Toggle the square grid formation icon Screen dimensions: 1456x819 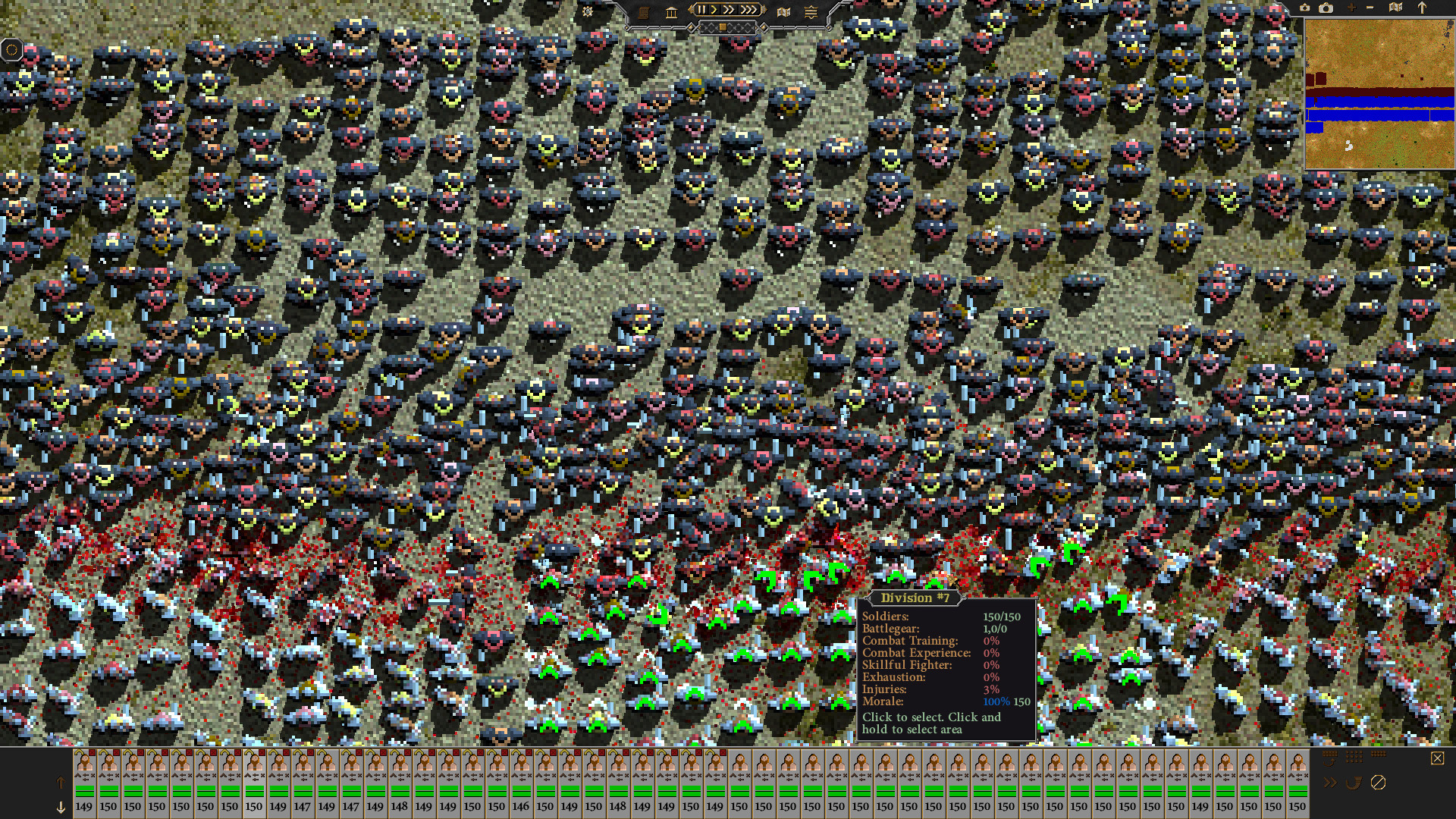[1354, 757]
